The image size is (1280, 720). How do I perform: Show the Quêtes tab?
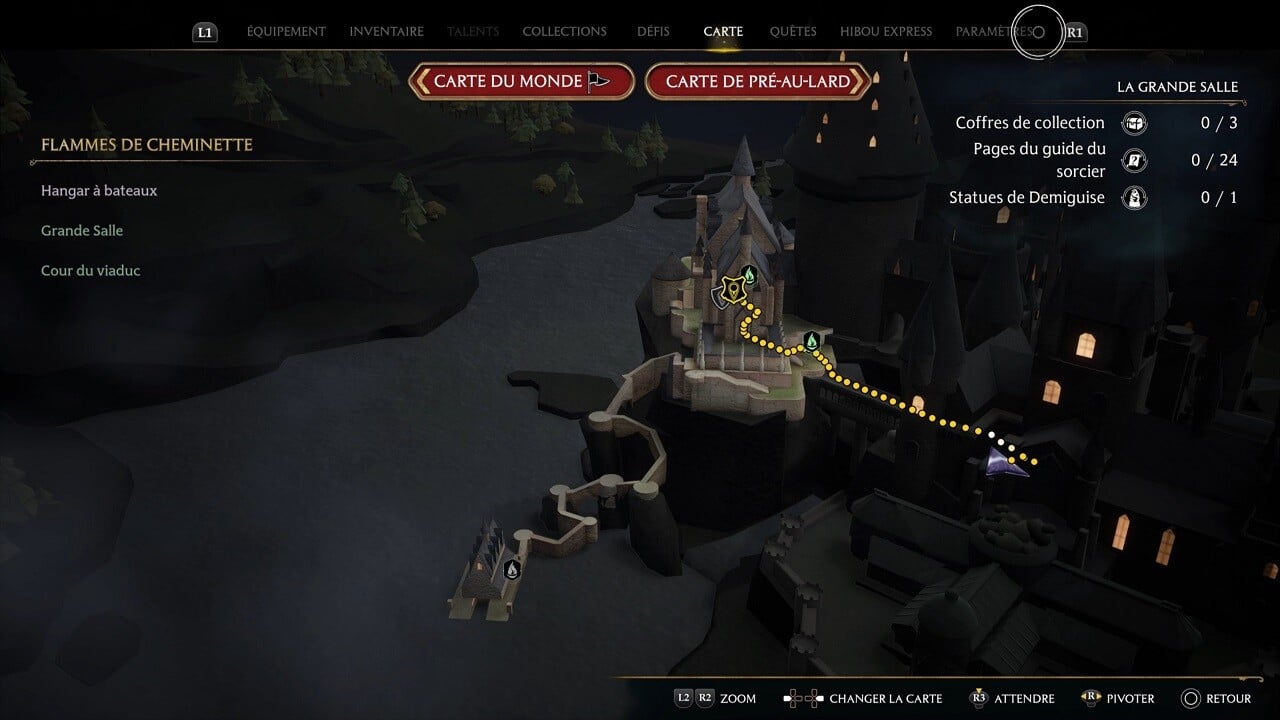793,32
